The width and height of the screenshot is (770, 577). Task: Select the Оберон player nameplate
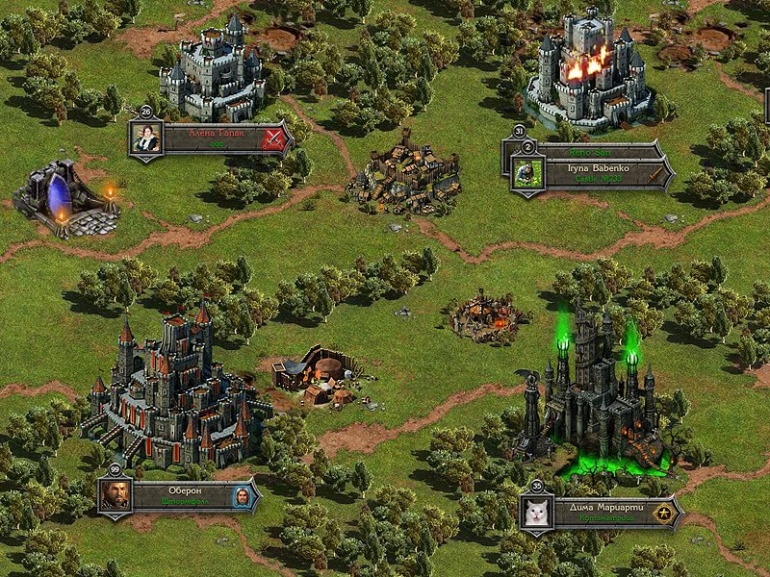click(x=180, y=496)
